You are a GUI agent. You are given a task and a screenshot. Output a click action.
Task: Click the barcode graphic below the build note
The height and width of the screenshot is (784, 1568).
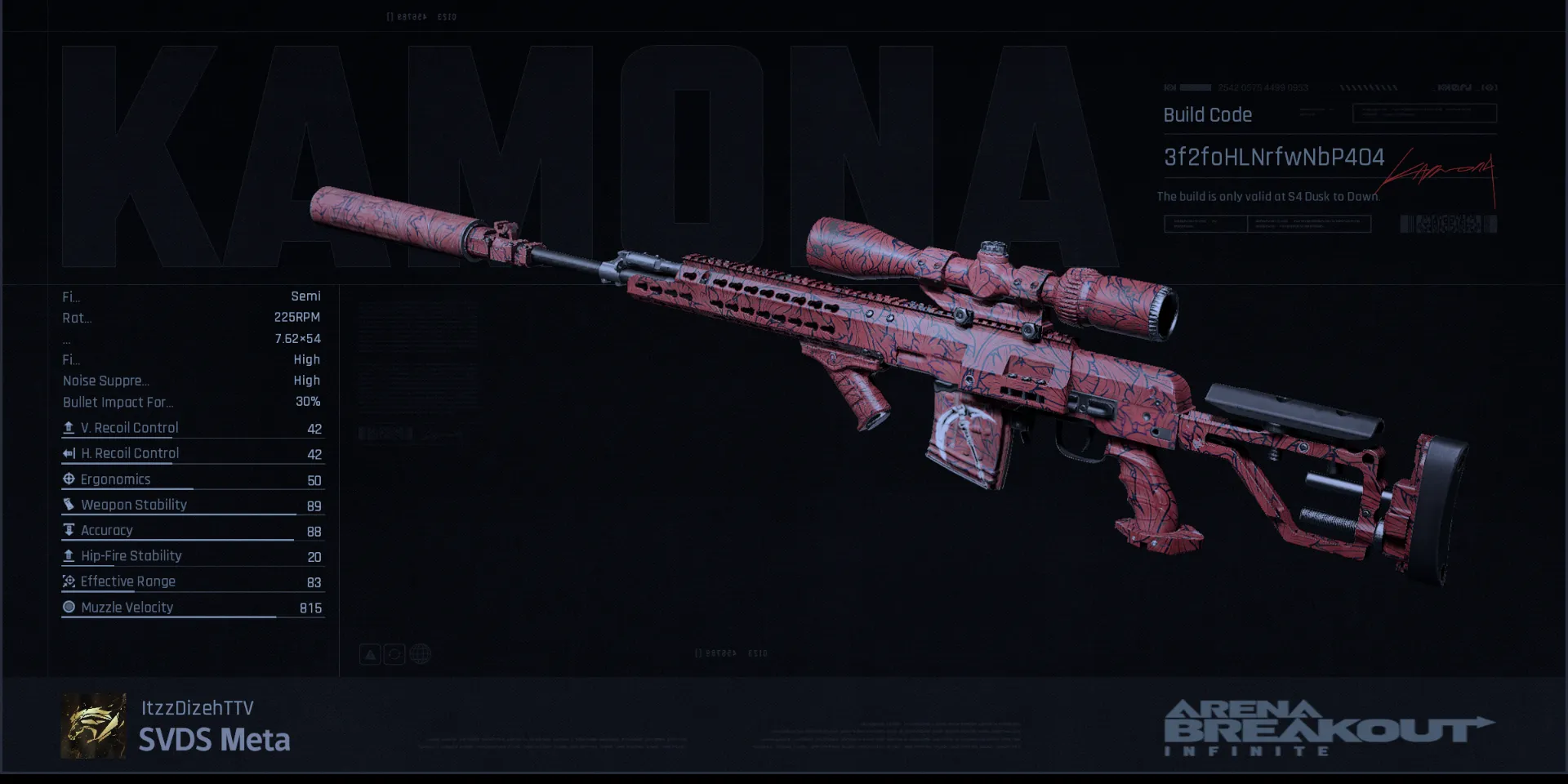pos(1447,221)
